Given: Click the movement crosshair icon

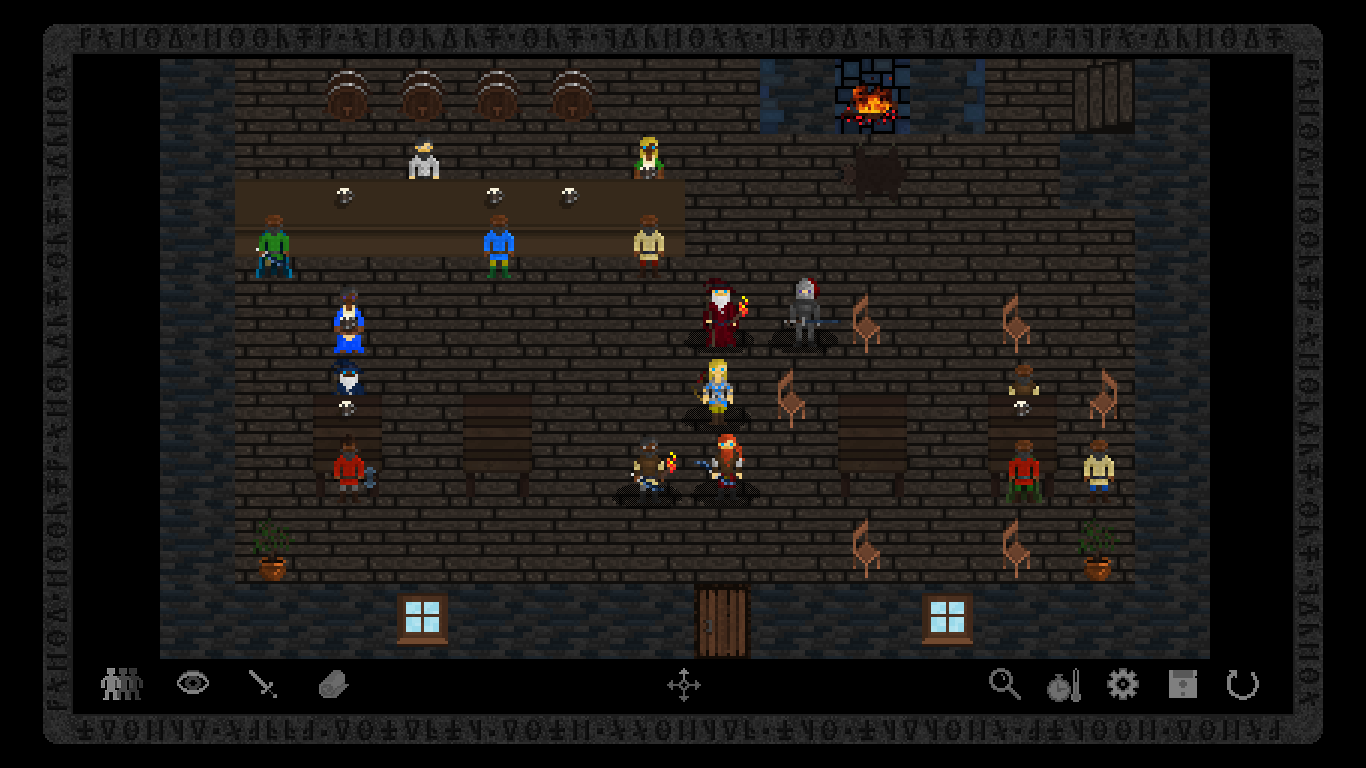Looking at the screenshot, I should point(686,686).
